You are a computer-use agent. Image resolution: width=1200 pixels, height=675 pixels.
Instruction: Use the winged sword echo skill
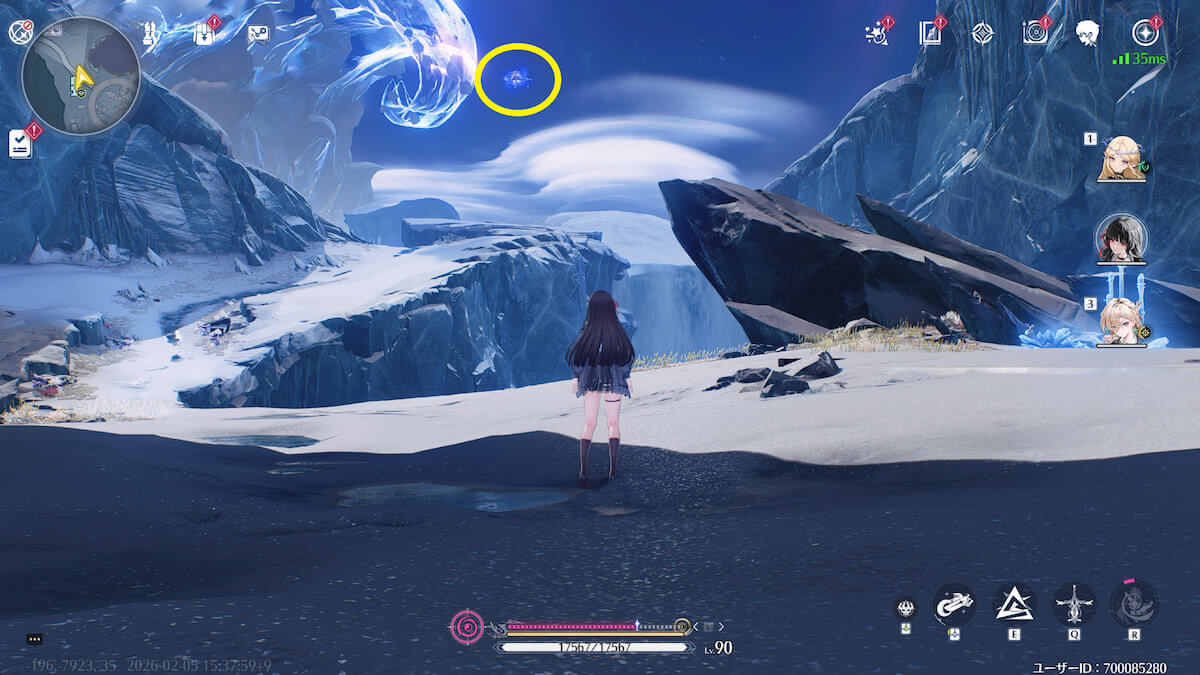[x=1074, y=604]
